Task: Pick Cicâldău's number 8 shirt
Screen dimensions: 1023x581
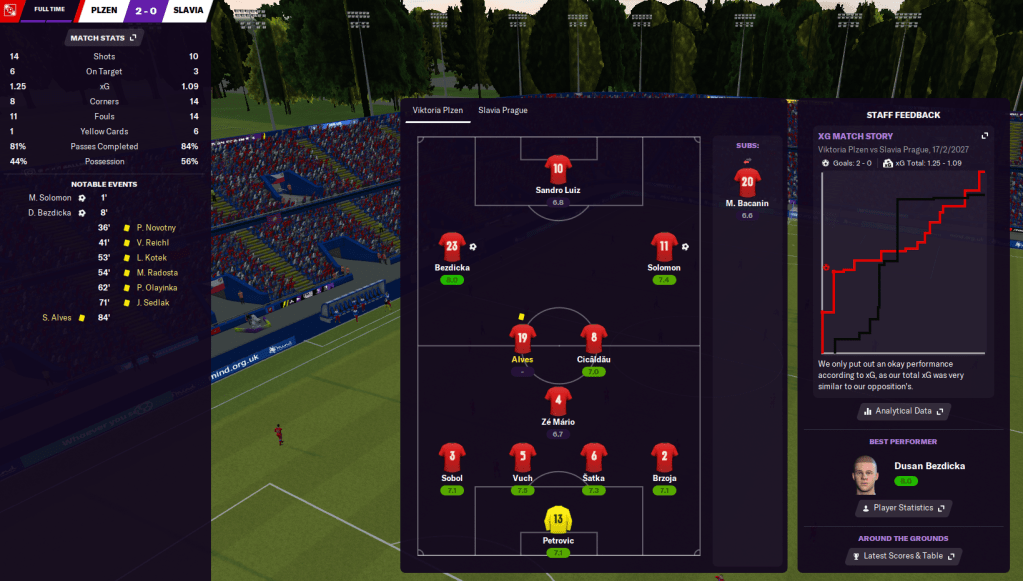Action: click(x=594, y=338)
